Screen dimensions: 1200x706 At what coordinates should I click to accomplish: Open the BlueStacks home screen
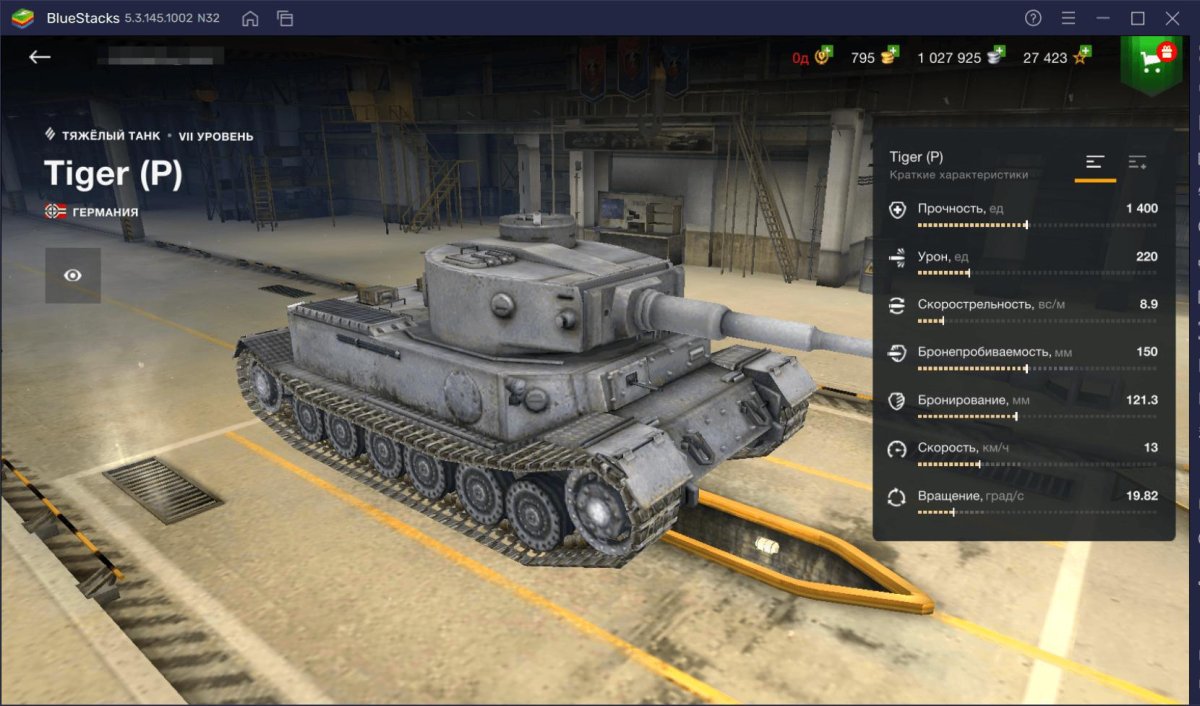(x=250, y=18)
